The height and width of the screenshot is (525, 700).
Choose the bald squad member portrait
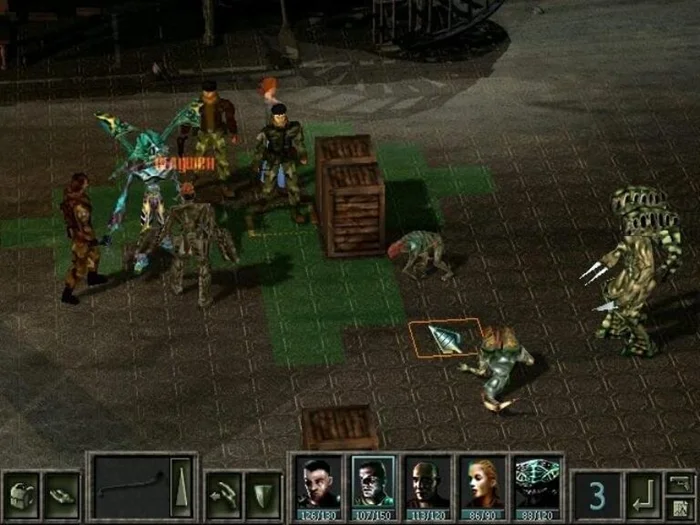[x=427, y=487]
